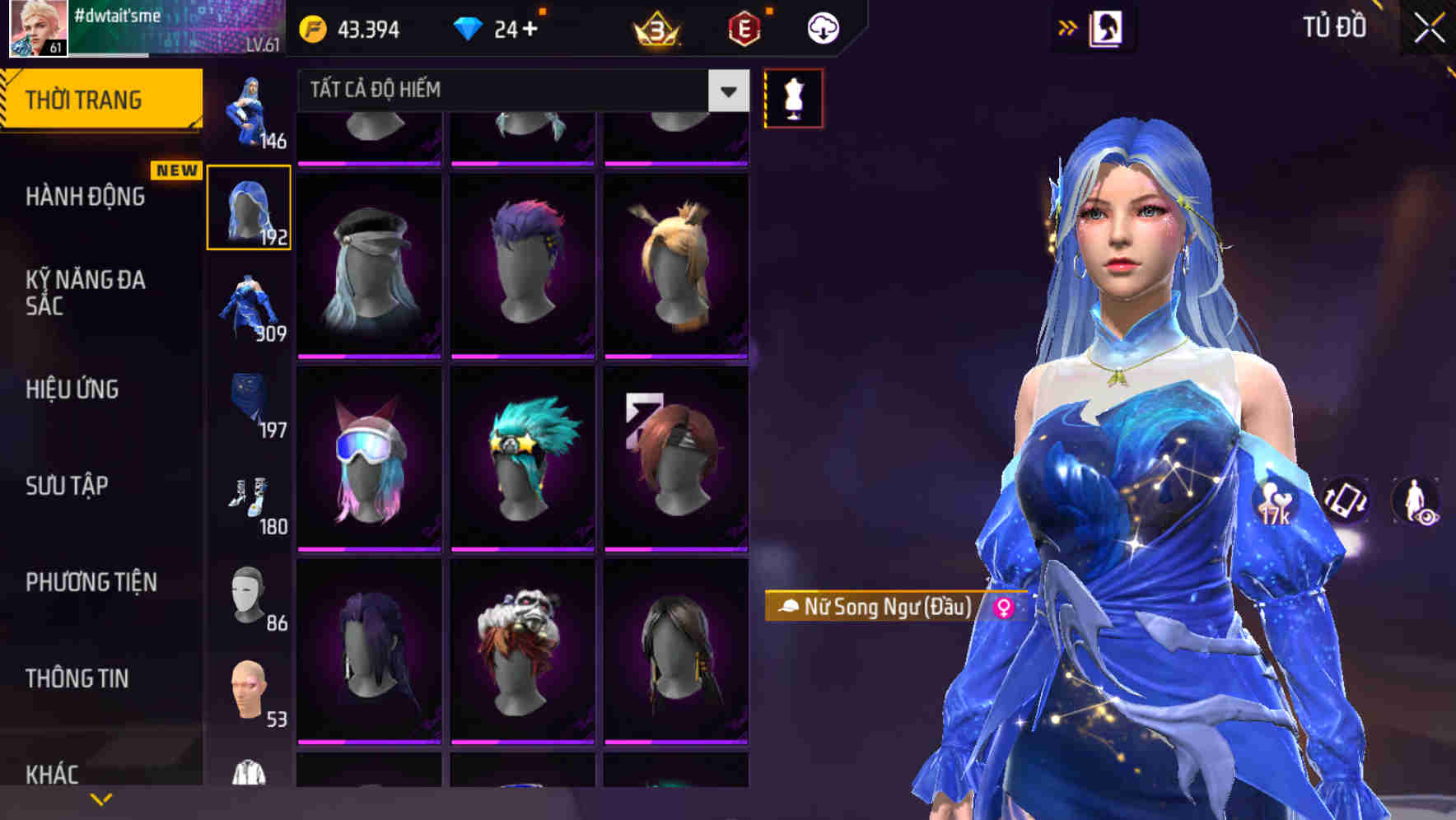Click the double-arrow collapse chevrons near Tủ Đồ
Screen dimensions: 1456x820
click(1068, 26)
